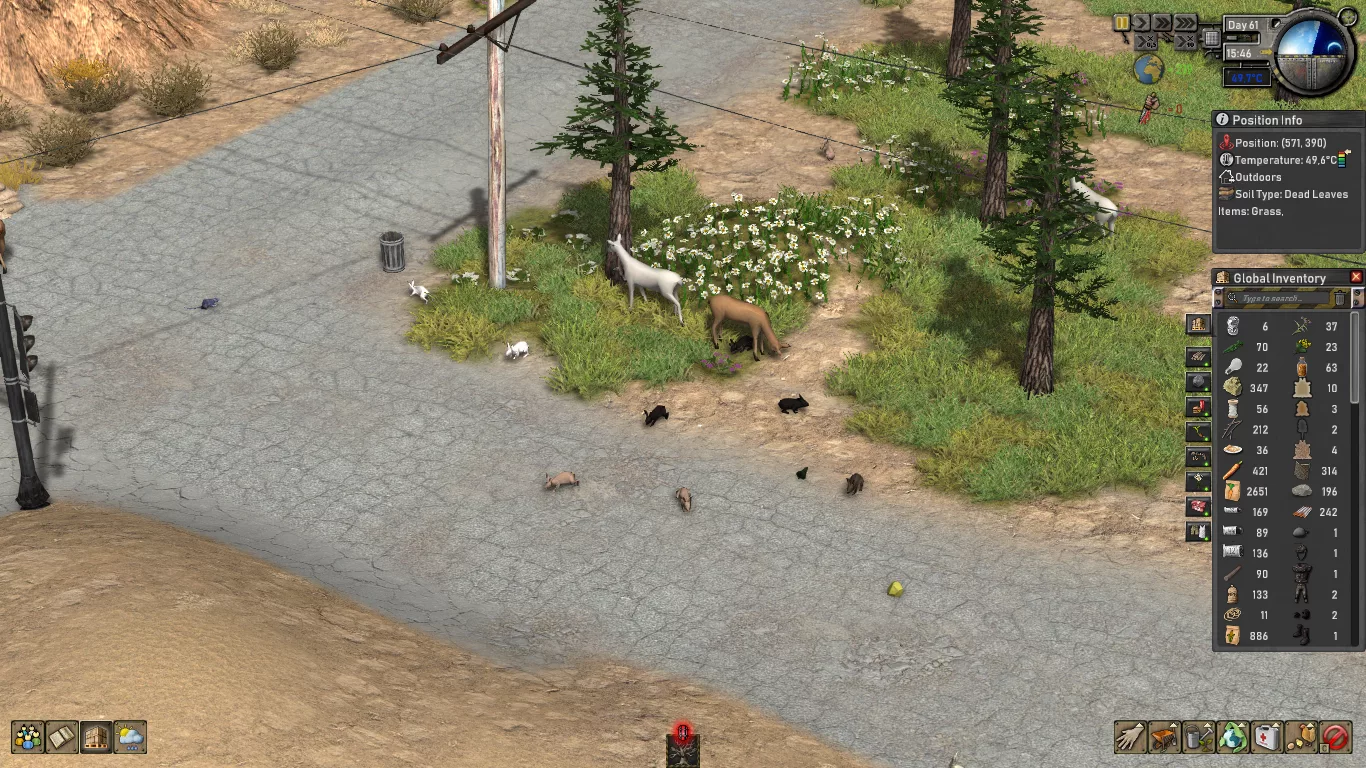Open the journal book button
The height and width of the screenshot is (768, 1366).
(62, 737)
